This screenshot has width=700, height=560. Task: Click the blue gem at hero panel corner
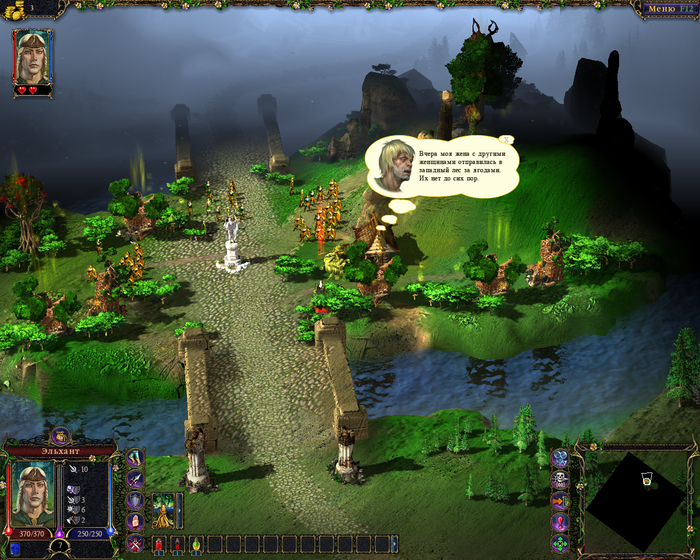pyautogui.click(x=15, y=548)
